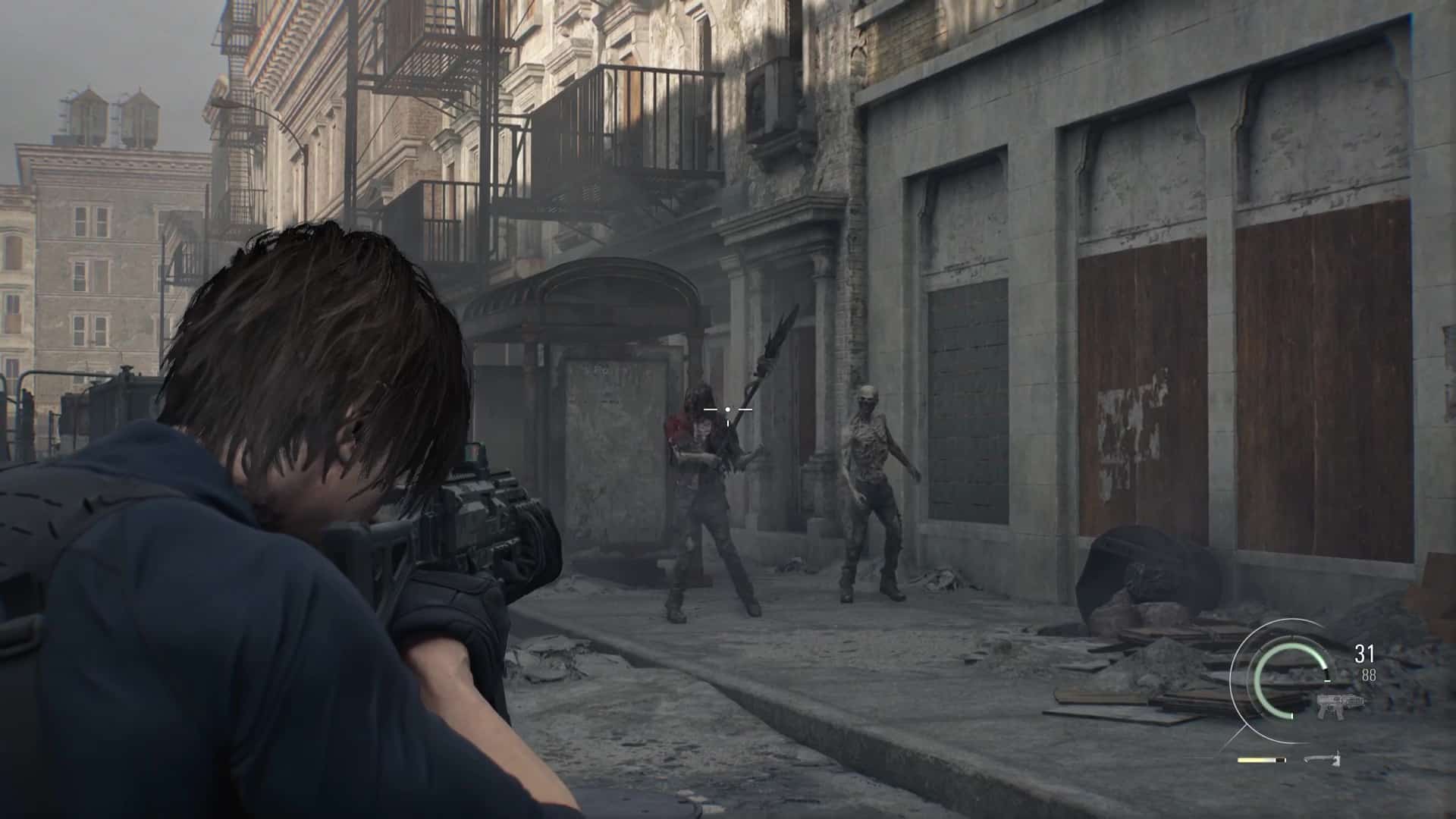Click the loaded ammo counter showing 31
This screenshot has height=819, width=1456.
pyautogui.click(x=1363, y=653)
